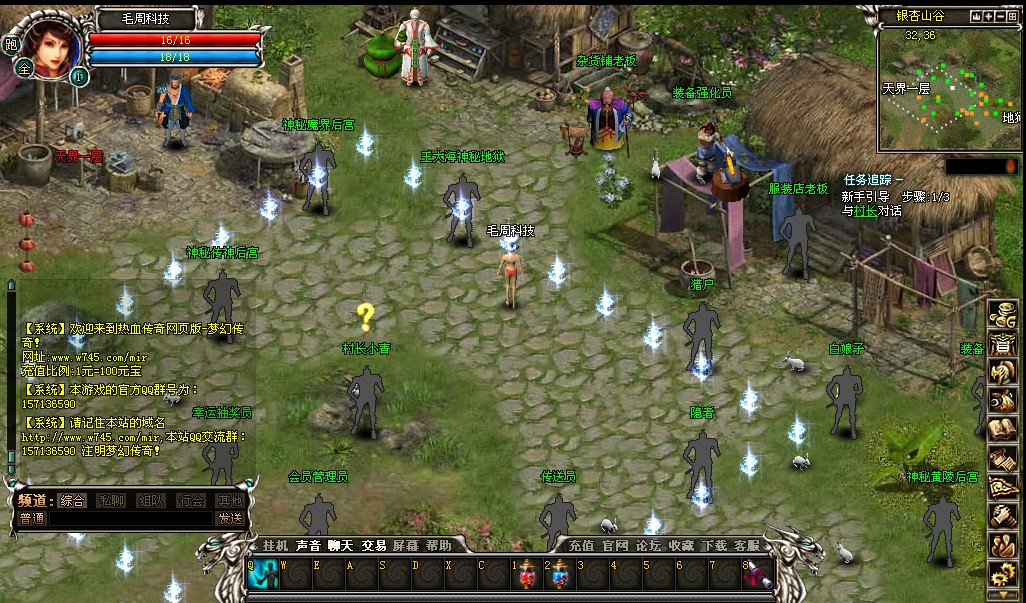1026x603 pixels.
Task: Visit the 论坛 forum link
Action: pyautogui.click(x=648, y=545)
